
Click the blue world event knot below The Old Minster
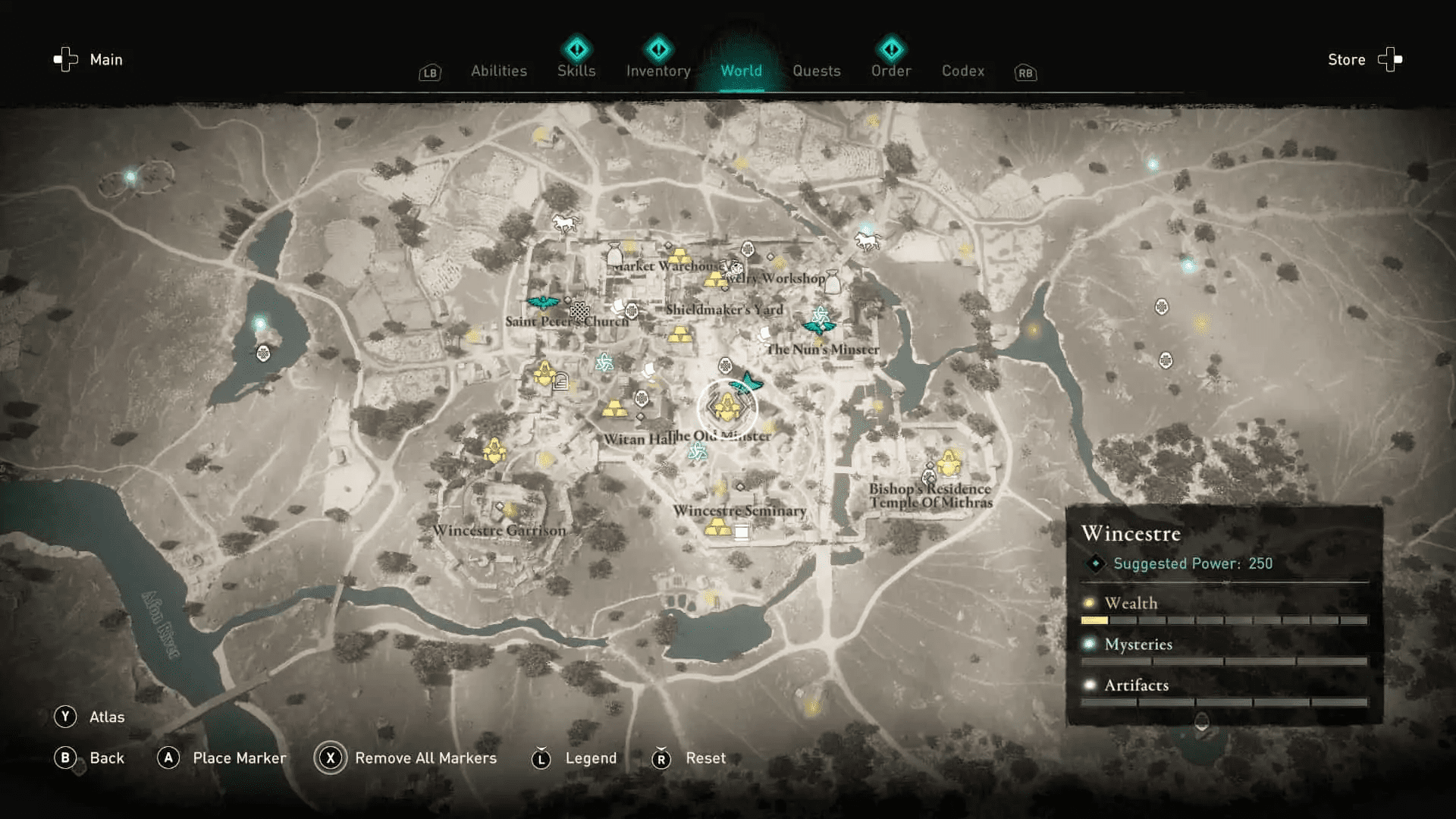[697, 452]
